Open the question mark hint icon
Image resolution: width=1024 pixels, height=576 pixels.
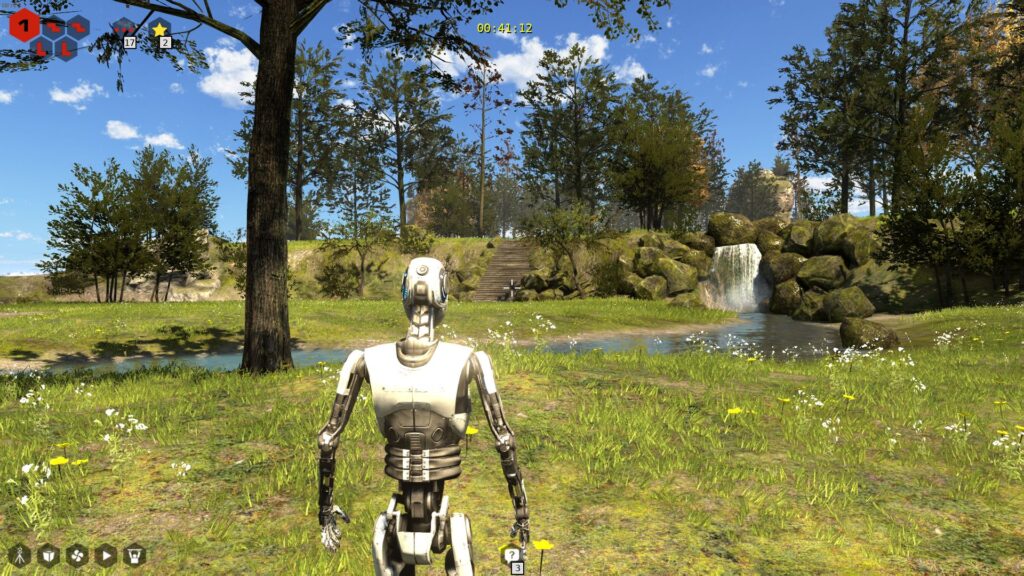point(512,555)
